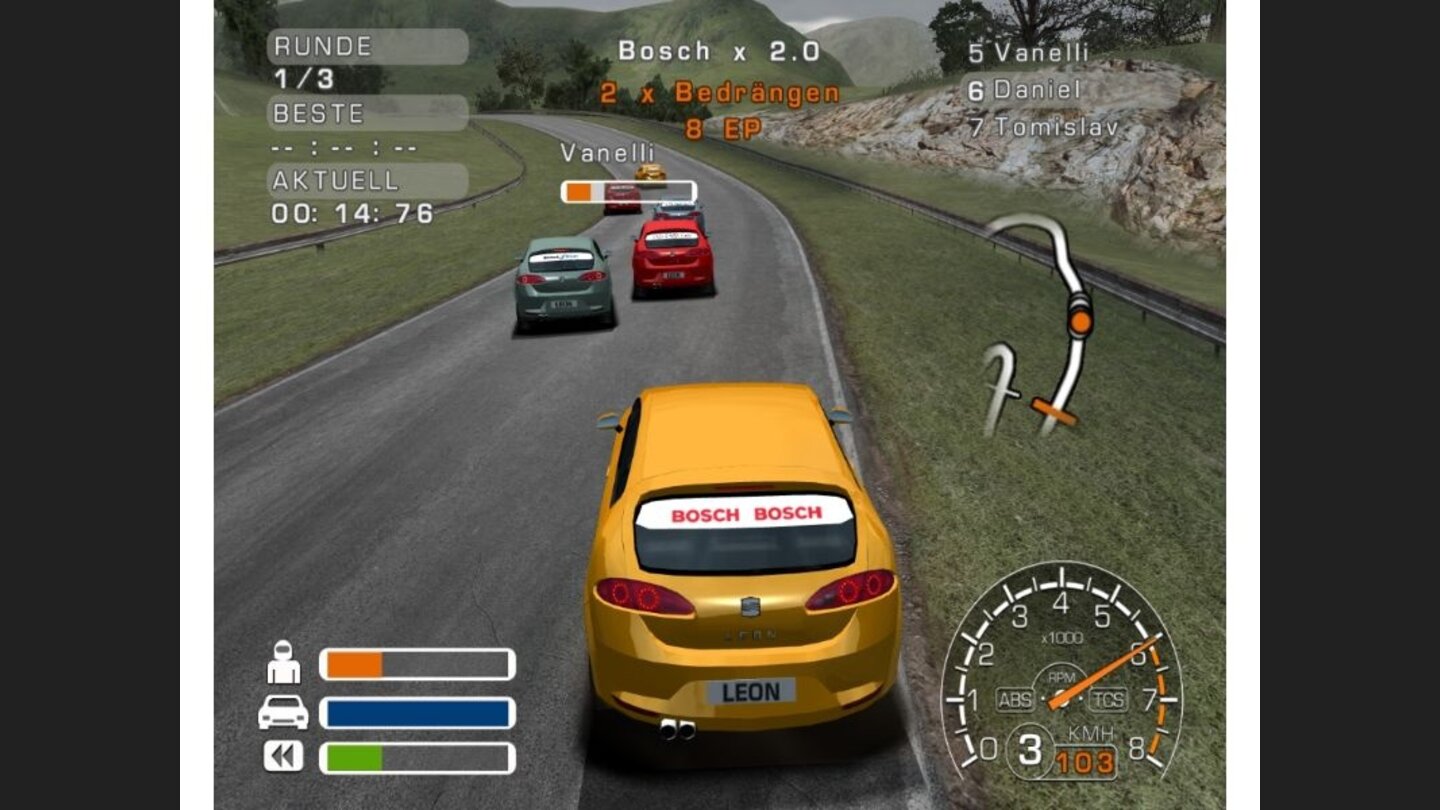Toggle the ABS indicator on the tachometer
The width and height of the screenshot is (1440, 810).
tap(1014, 699)
